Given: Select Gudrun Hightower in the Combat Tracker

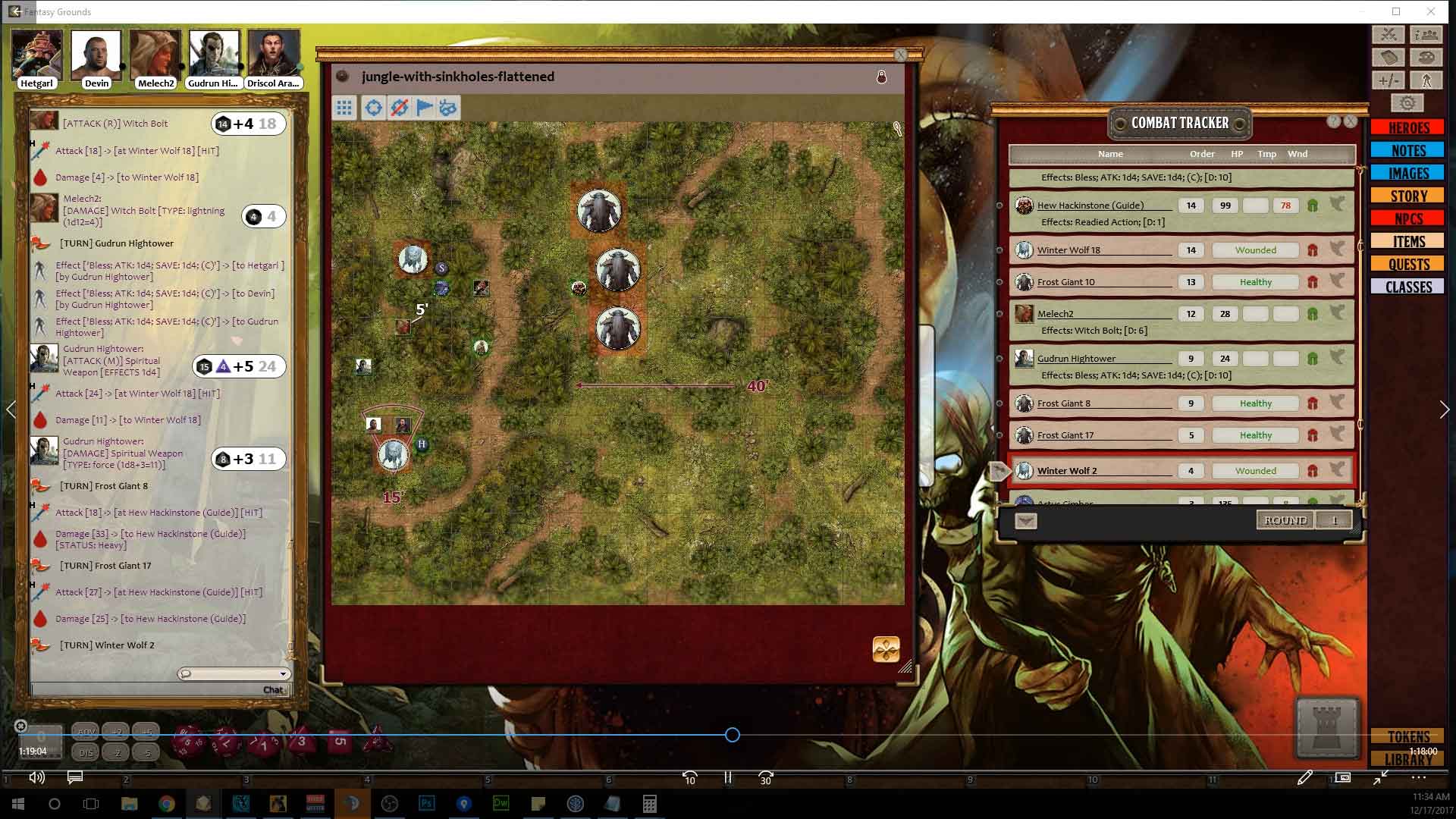Looking at the screenshot, I should pyautogui.click(x=1075, y=358).
